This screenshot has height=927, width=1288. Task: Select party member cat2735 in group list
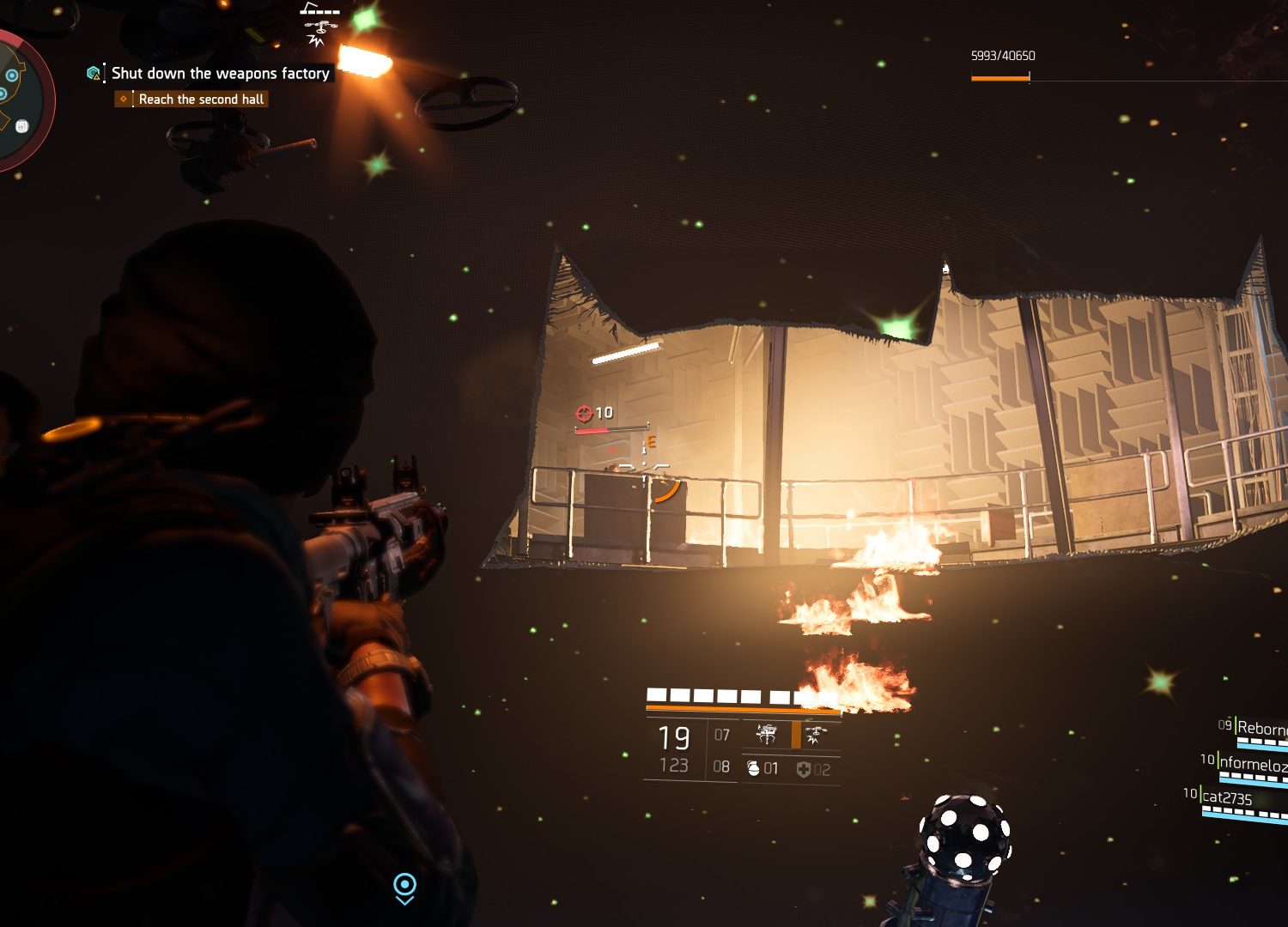tap(1227, 797)
